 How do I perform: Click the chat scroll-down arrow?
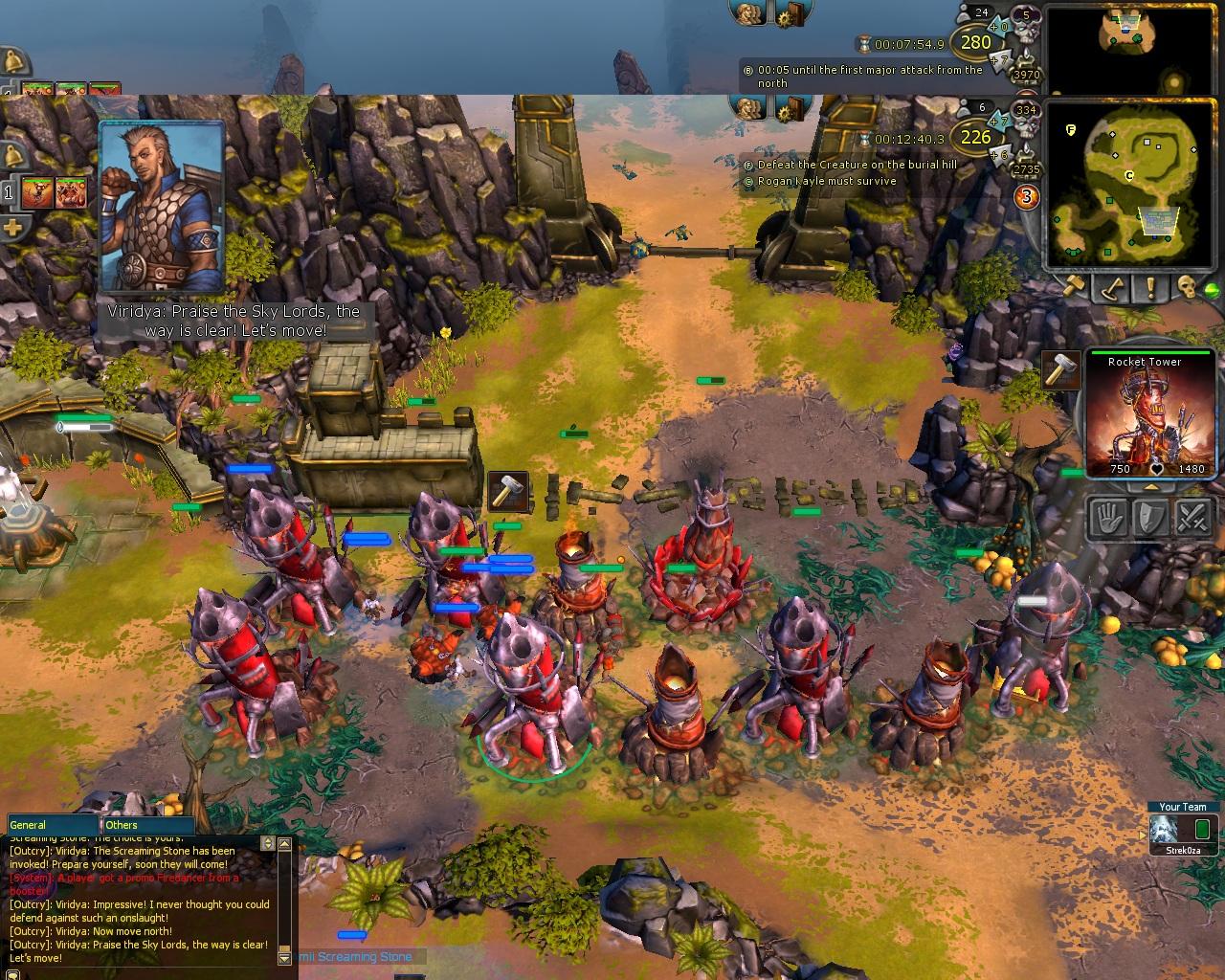[x=283, y=957]
